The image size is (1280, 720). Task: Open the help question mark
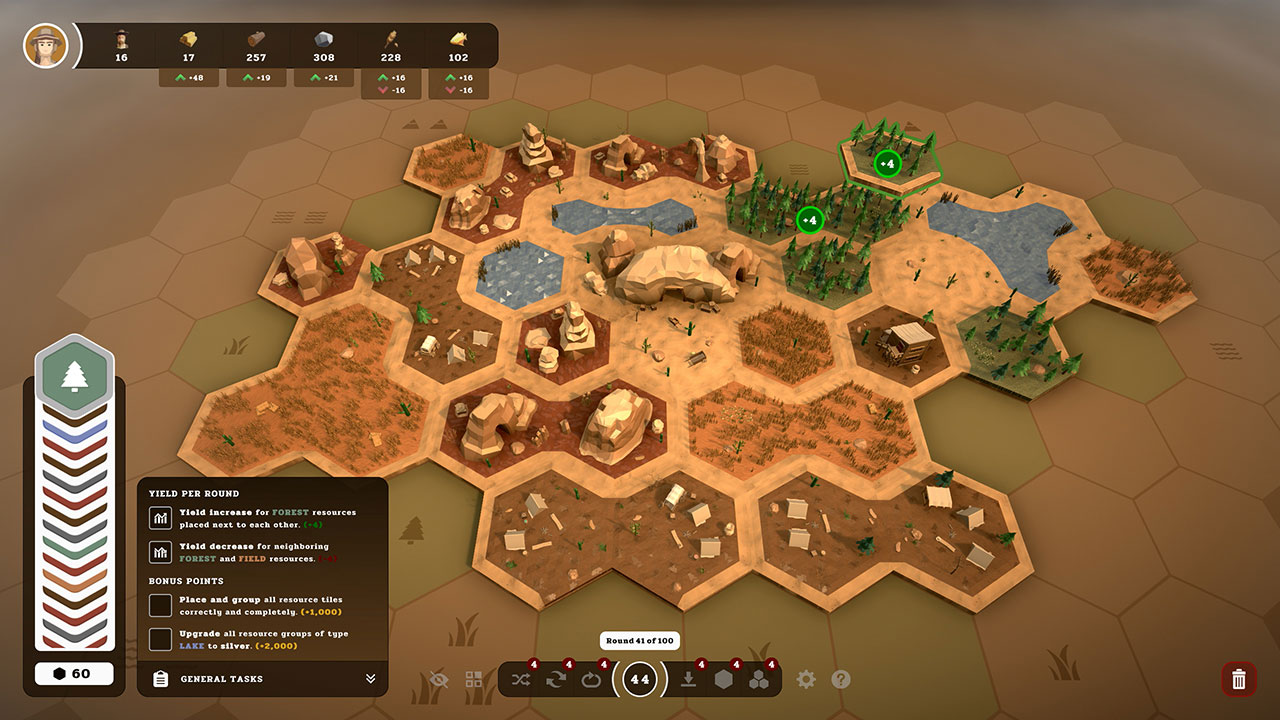[x=841, y=679]
